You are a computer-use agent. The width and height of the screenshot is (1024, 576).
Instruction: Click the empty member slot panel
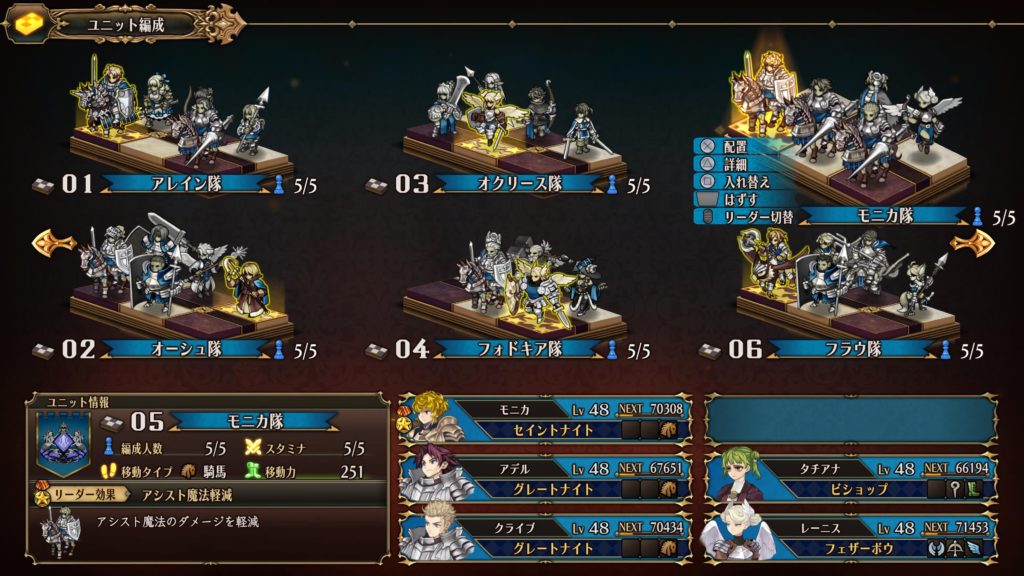point(851,418)
